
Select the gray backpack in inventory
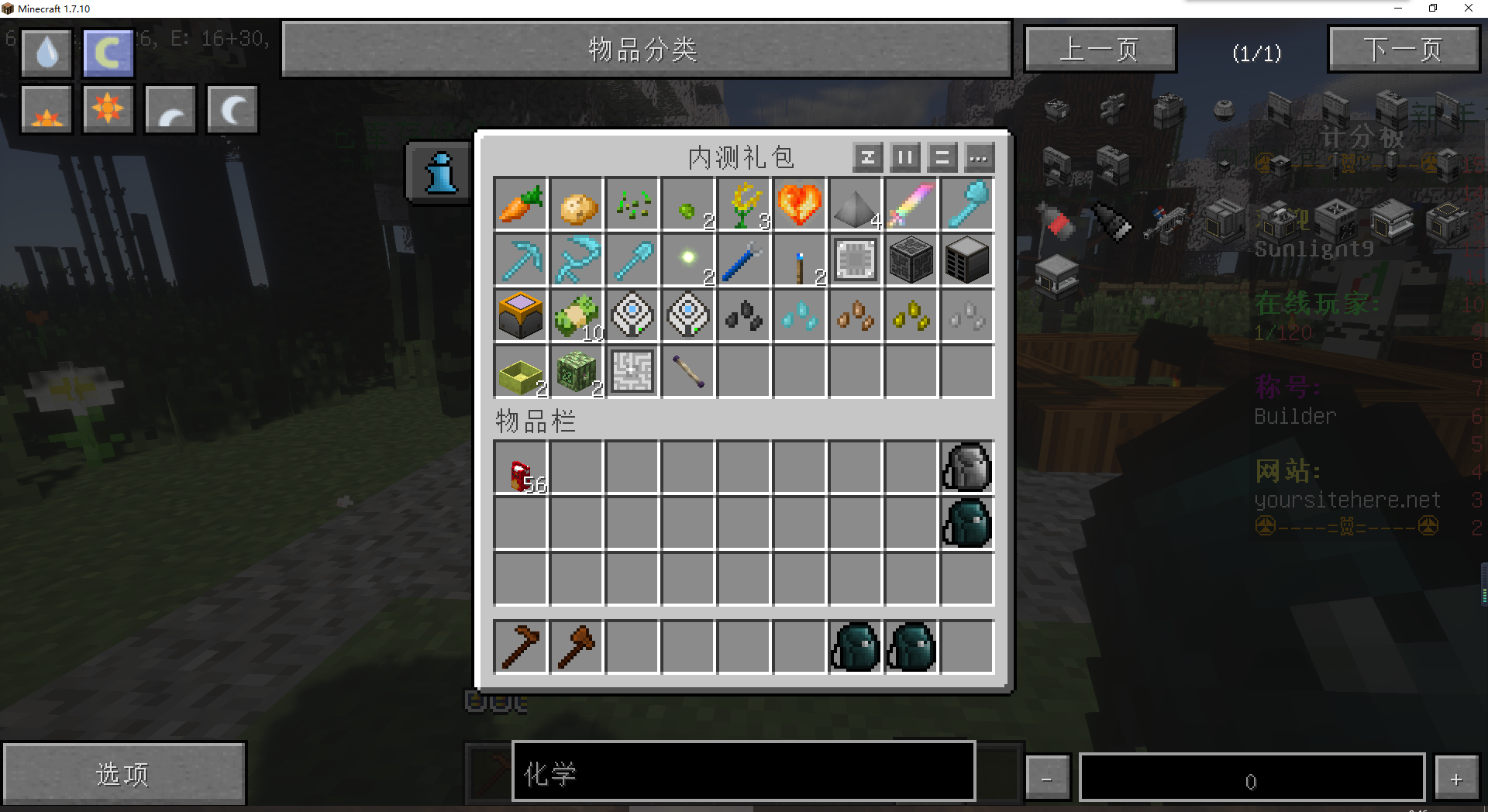pyautogui.click(x=966, y=468)
